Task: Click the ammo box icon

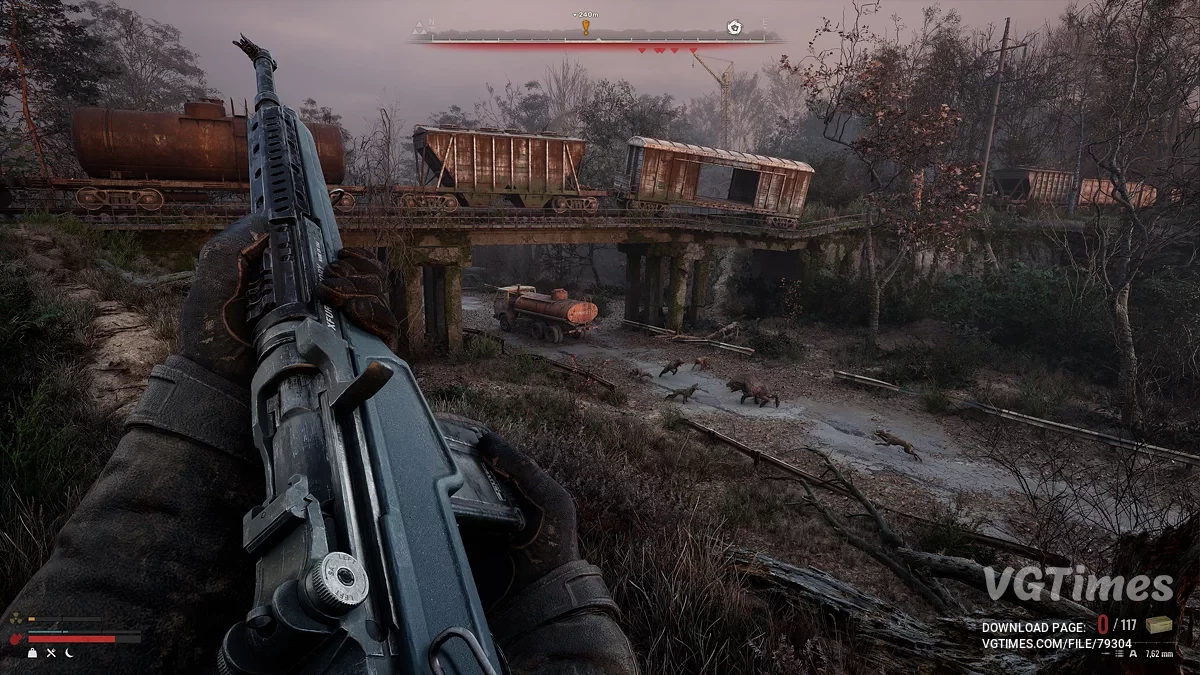Action: pyautogui.click(x=1160, y=625)
